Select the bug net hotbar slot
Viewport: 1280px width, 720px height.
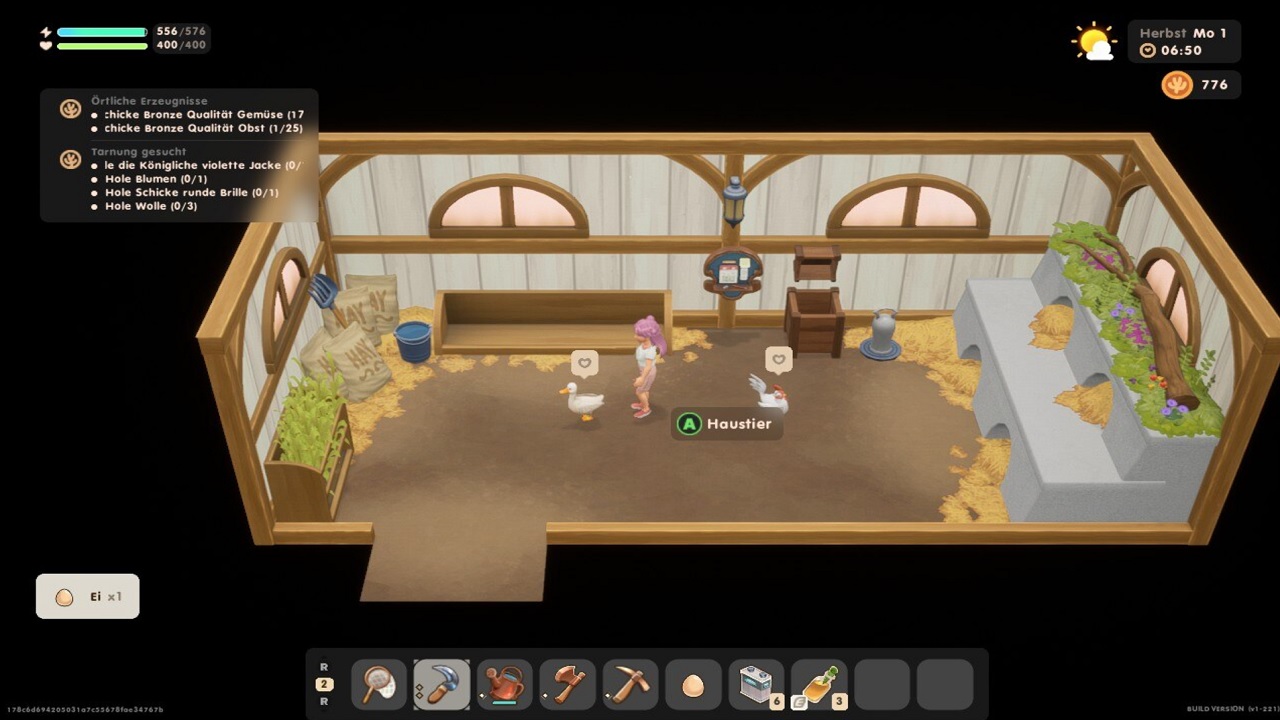379,685
